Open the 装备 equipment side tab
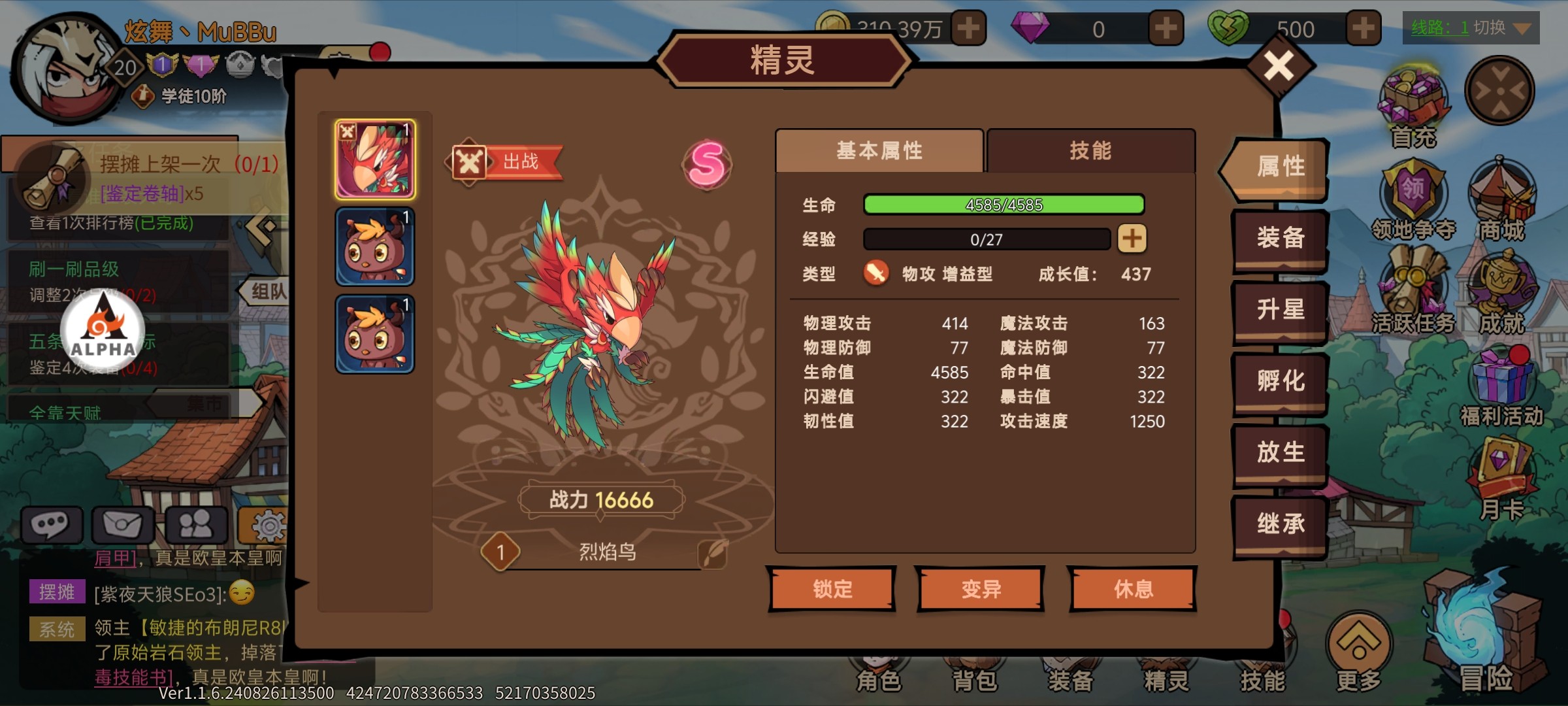The width and height of the screenshot is (1568, 706). click(1280, 238)
